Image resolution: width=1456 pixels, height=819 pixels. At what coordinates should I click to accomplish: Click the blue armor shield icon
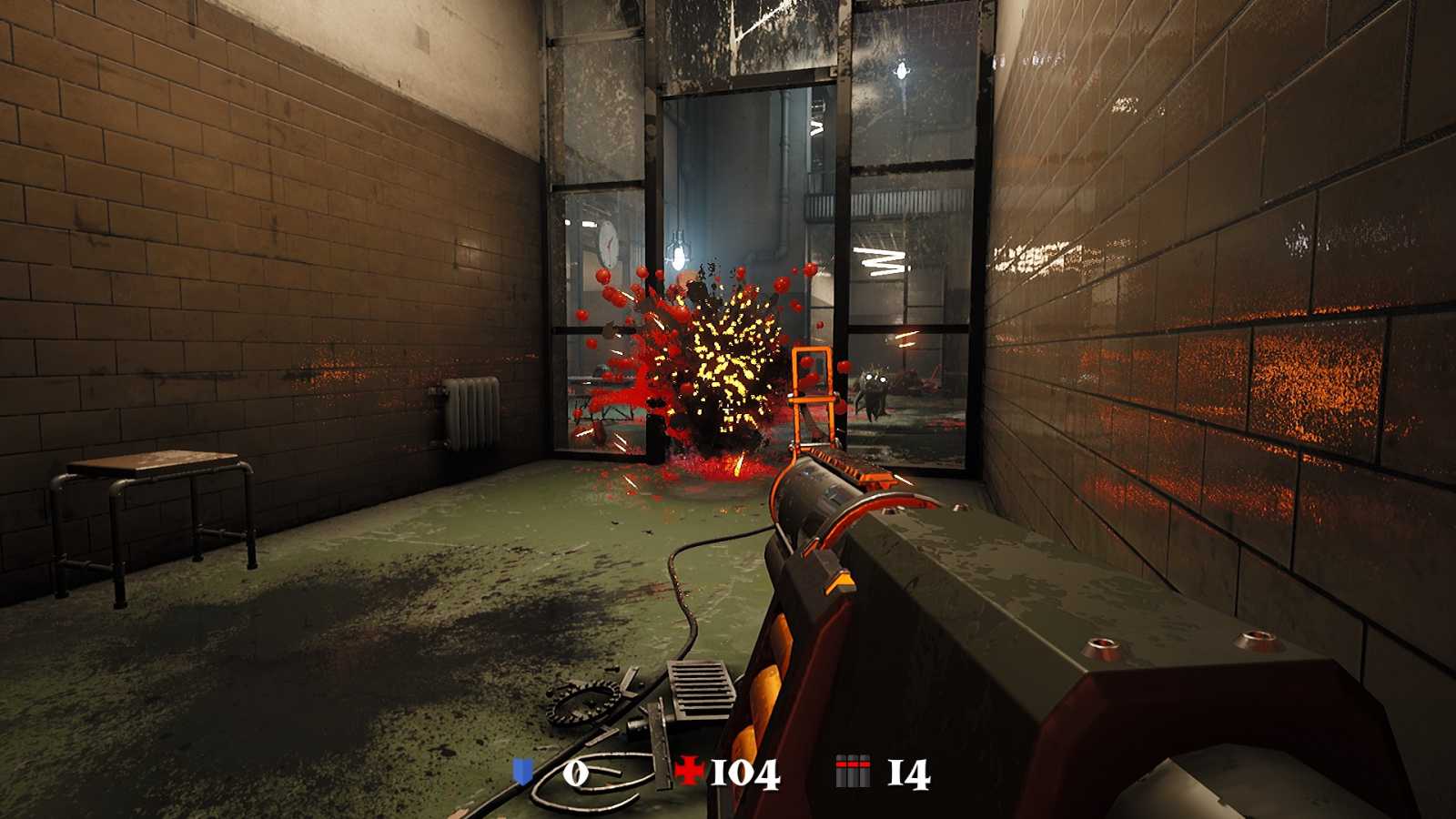[522, 773]
